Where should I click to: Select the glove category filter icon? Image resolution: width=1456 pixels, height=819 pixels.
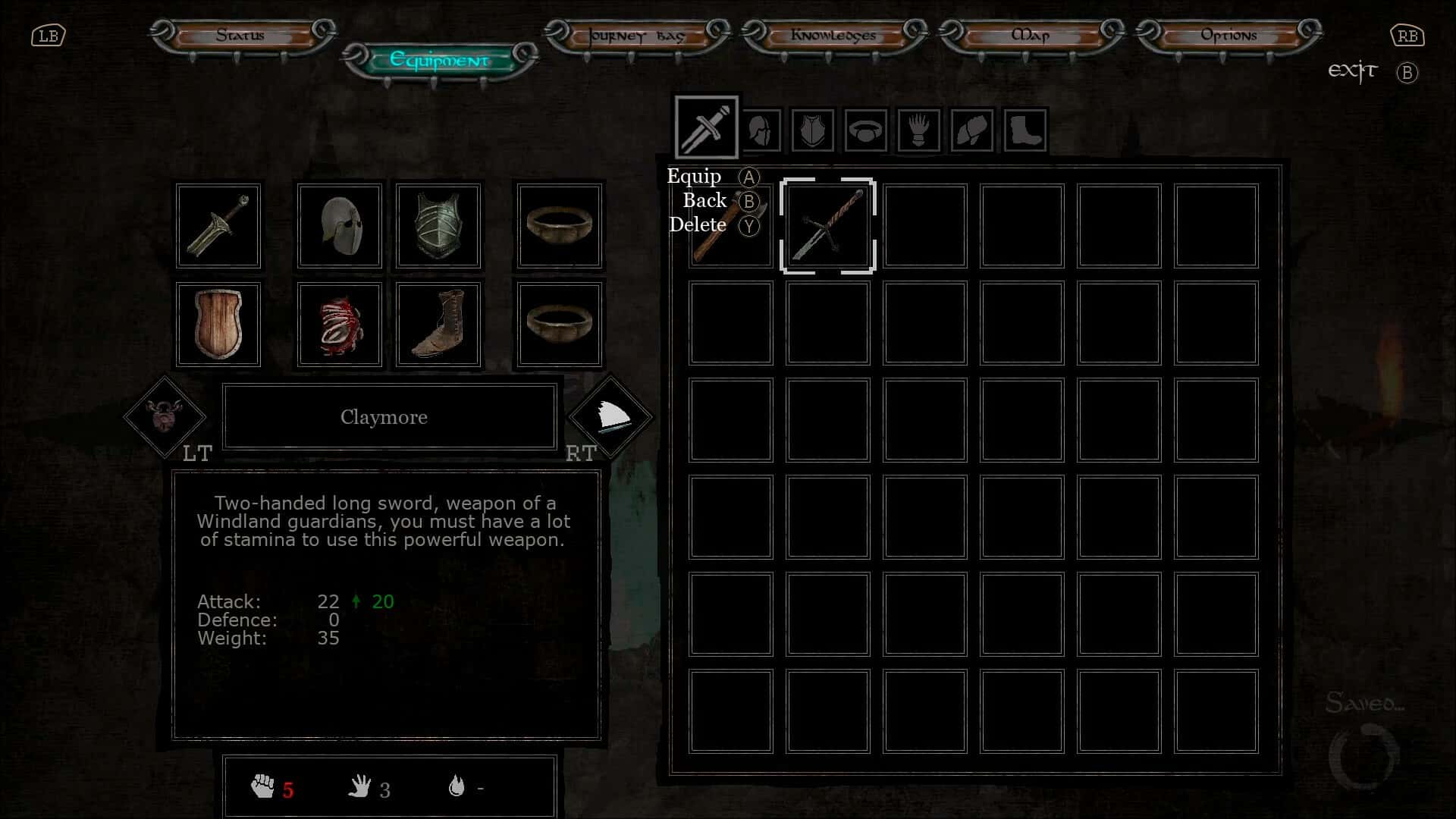coord(918,130)
